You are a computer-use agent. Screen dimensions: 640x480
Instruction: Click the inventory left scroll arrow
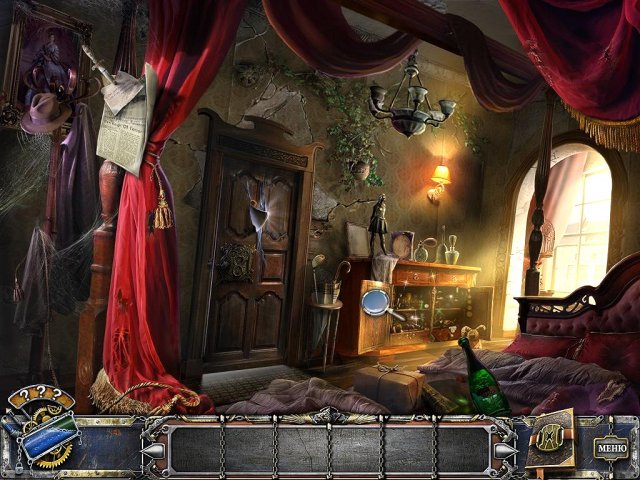(154, 450)
